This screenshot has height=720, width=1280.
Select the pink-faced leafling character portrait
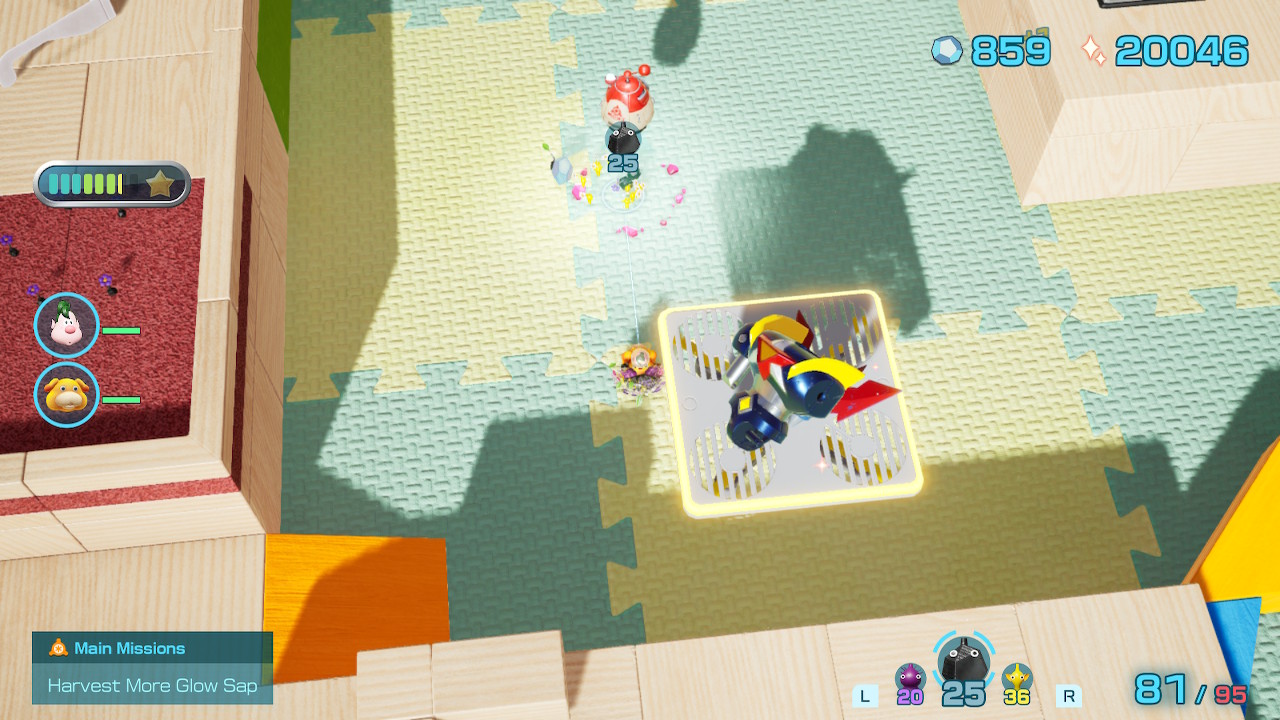(x=67, y=325)
